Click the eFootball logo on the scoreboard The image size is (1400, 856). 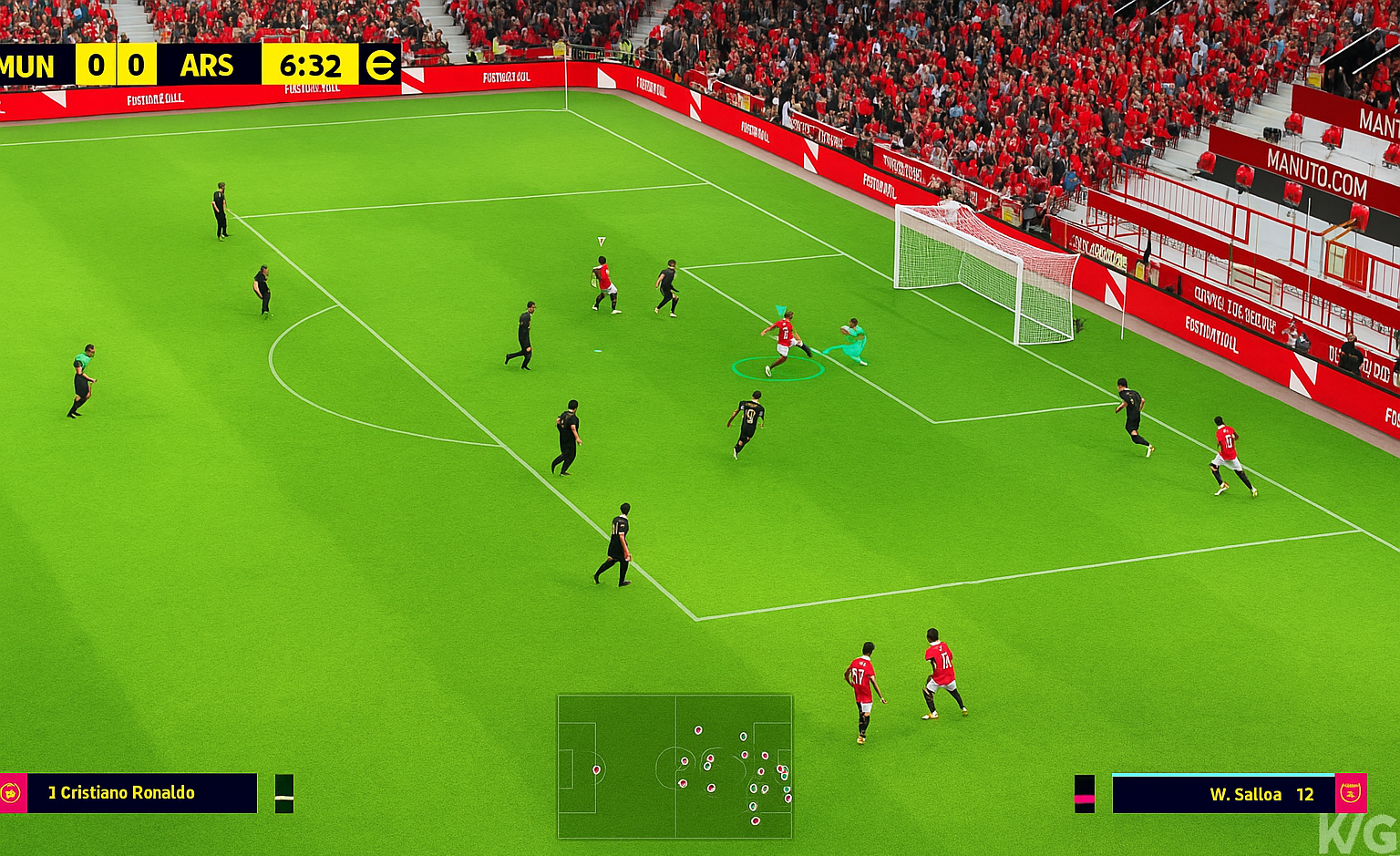click(x=379, y=66)
